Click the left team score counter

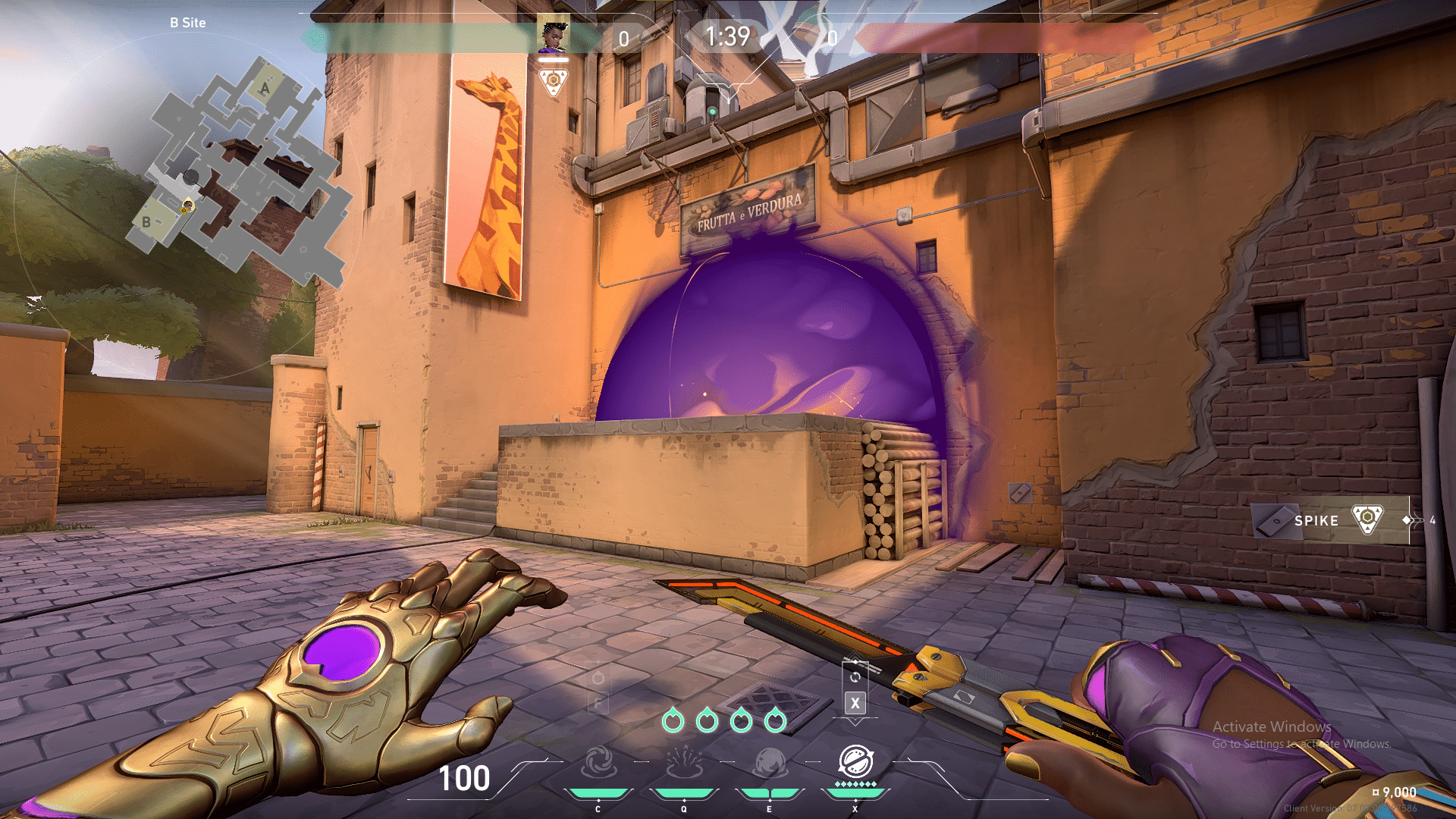624,37
